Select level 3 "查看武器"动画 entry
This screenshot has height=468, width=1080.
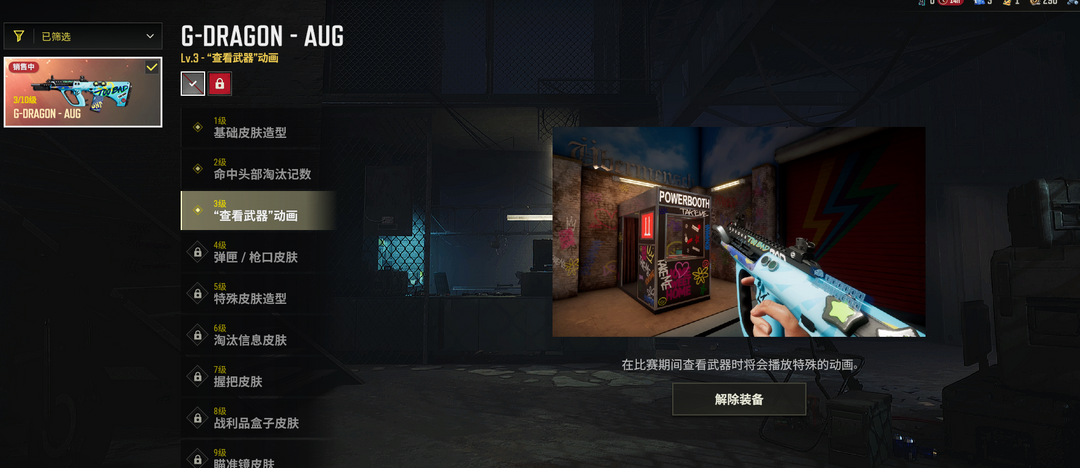click(x=257, y=211)
